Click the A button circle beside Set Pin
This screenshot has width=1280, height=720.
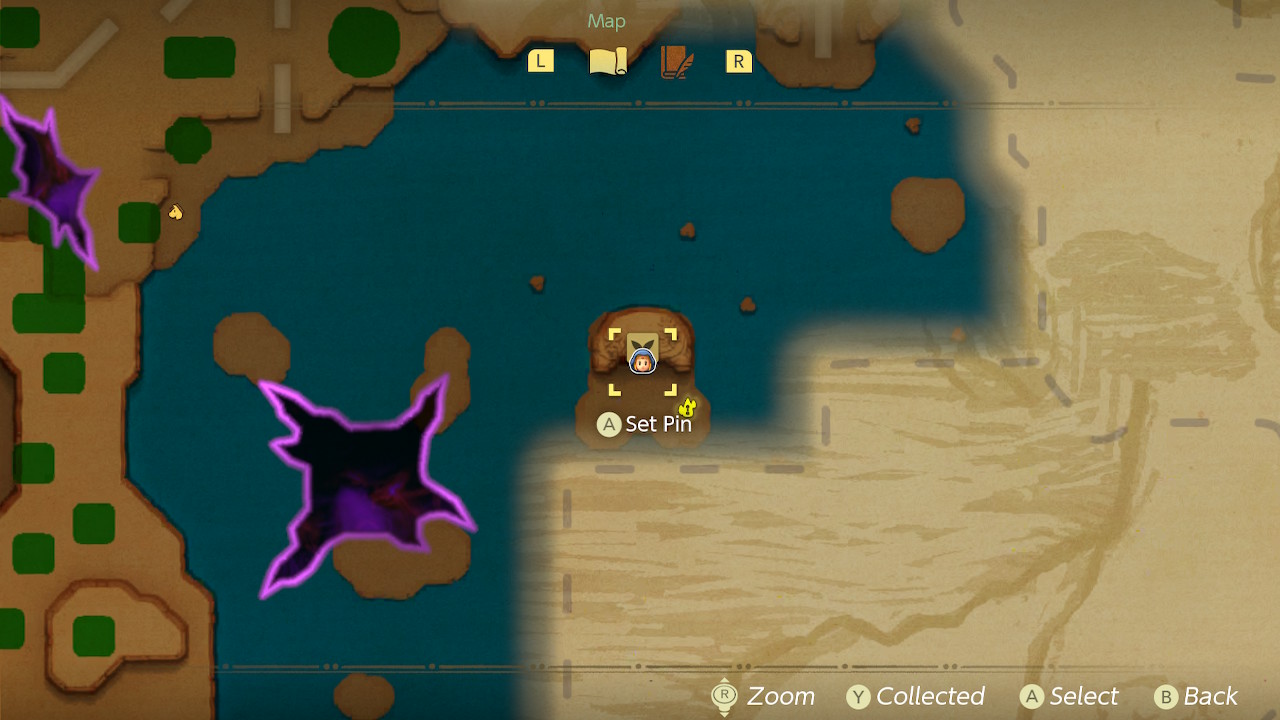[608, 424]
